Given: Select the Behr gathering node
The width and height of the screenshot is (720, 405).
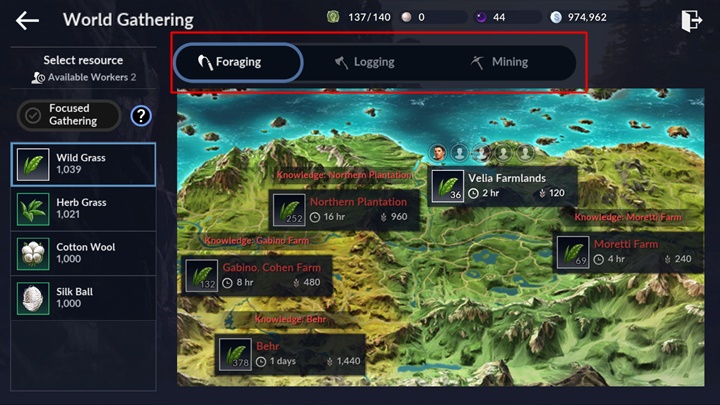Looking at the screenshot, I should 290,353.
